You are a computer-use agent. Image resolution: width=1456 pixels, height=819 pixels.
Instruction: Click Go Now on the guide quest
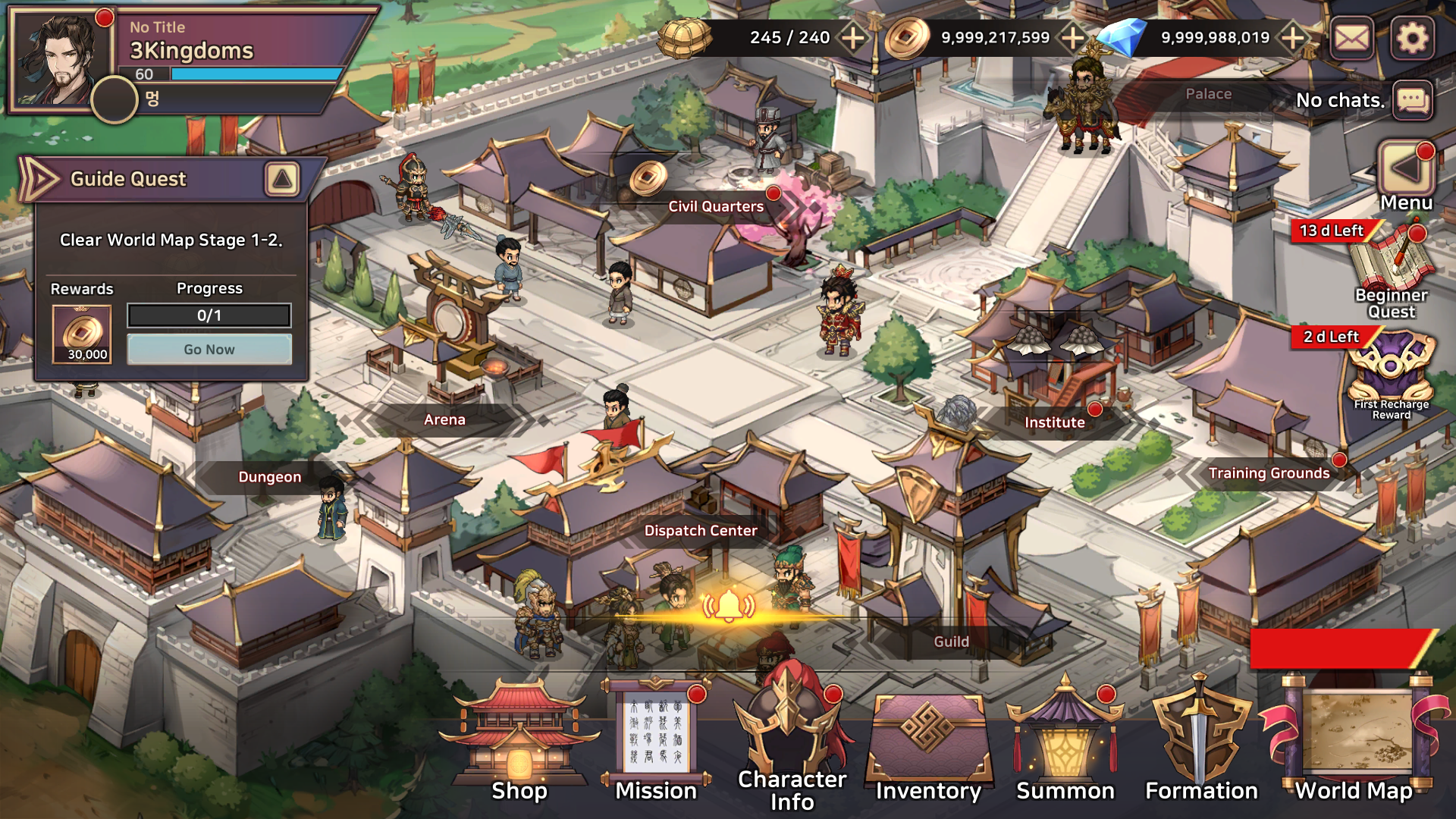click(x=209, y=350)
